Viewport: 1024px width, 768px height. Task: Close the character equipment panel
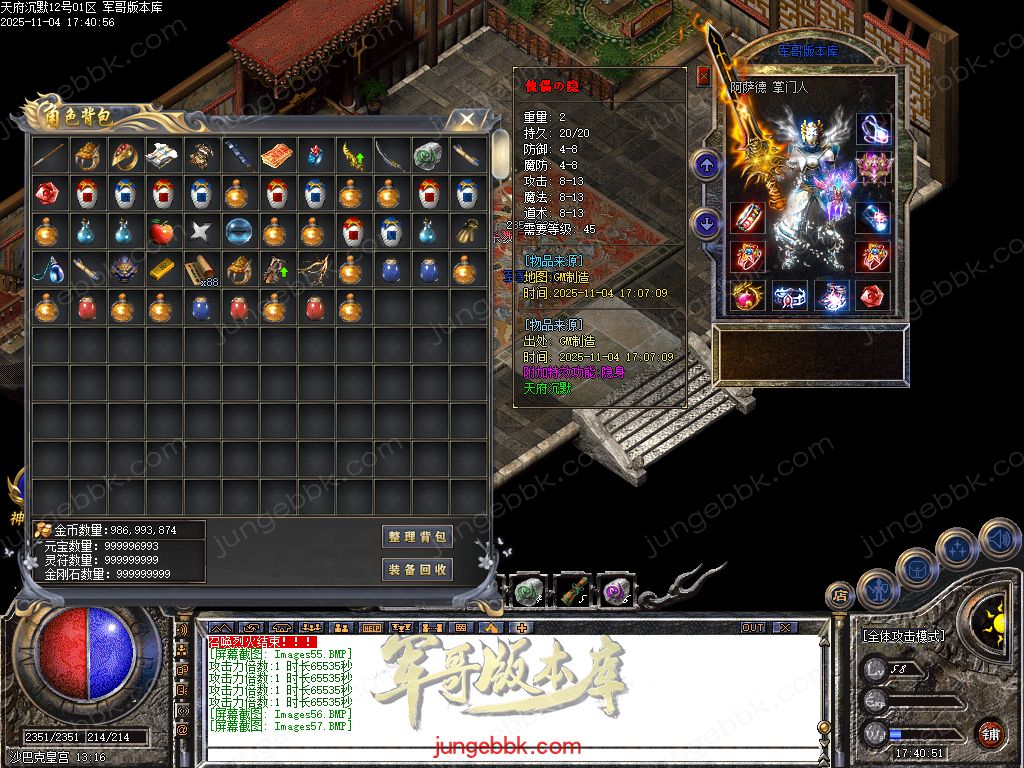click(703, 75)
